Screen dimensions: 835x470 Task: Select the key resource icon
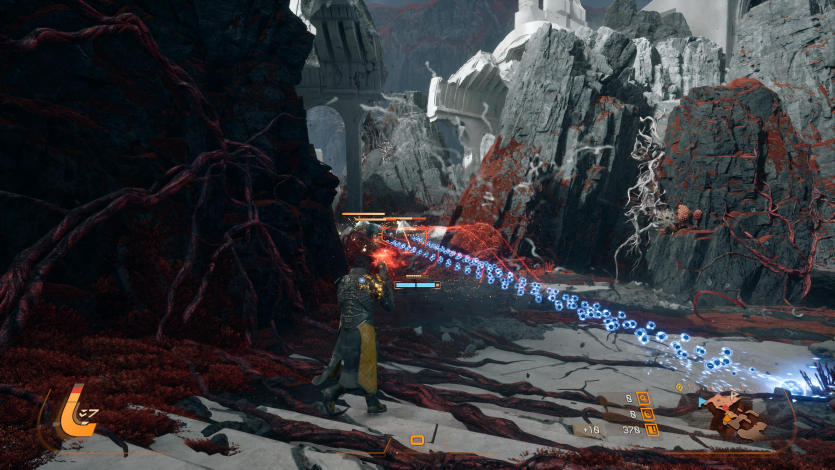point(644,398)
